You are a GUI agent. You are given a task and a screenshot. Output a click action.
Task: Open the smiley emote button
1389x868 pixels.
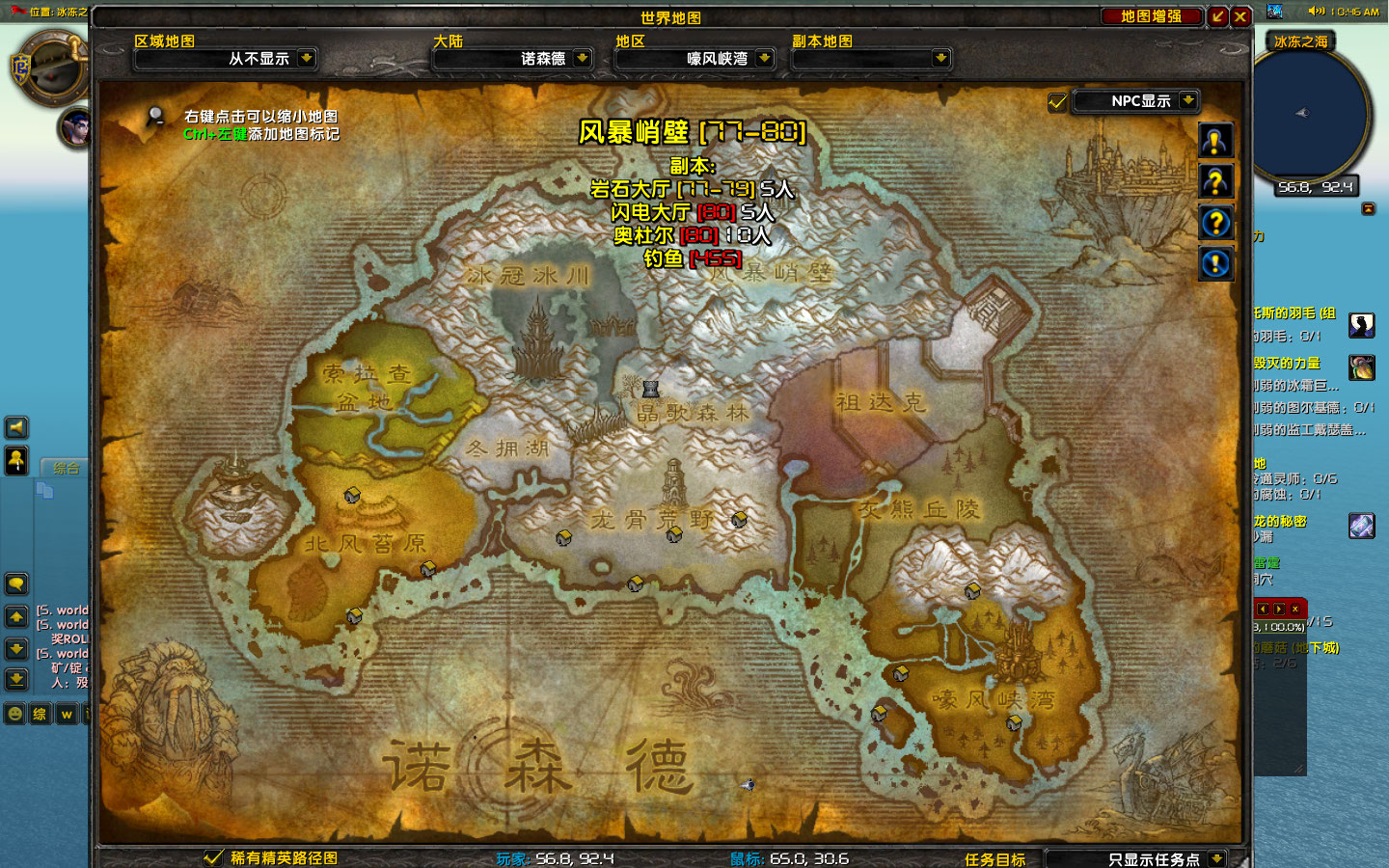tap(14, 714)
